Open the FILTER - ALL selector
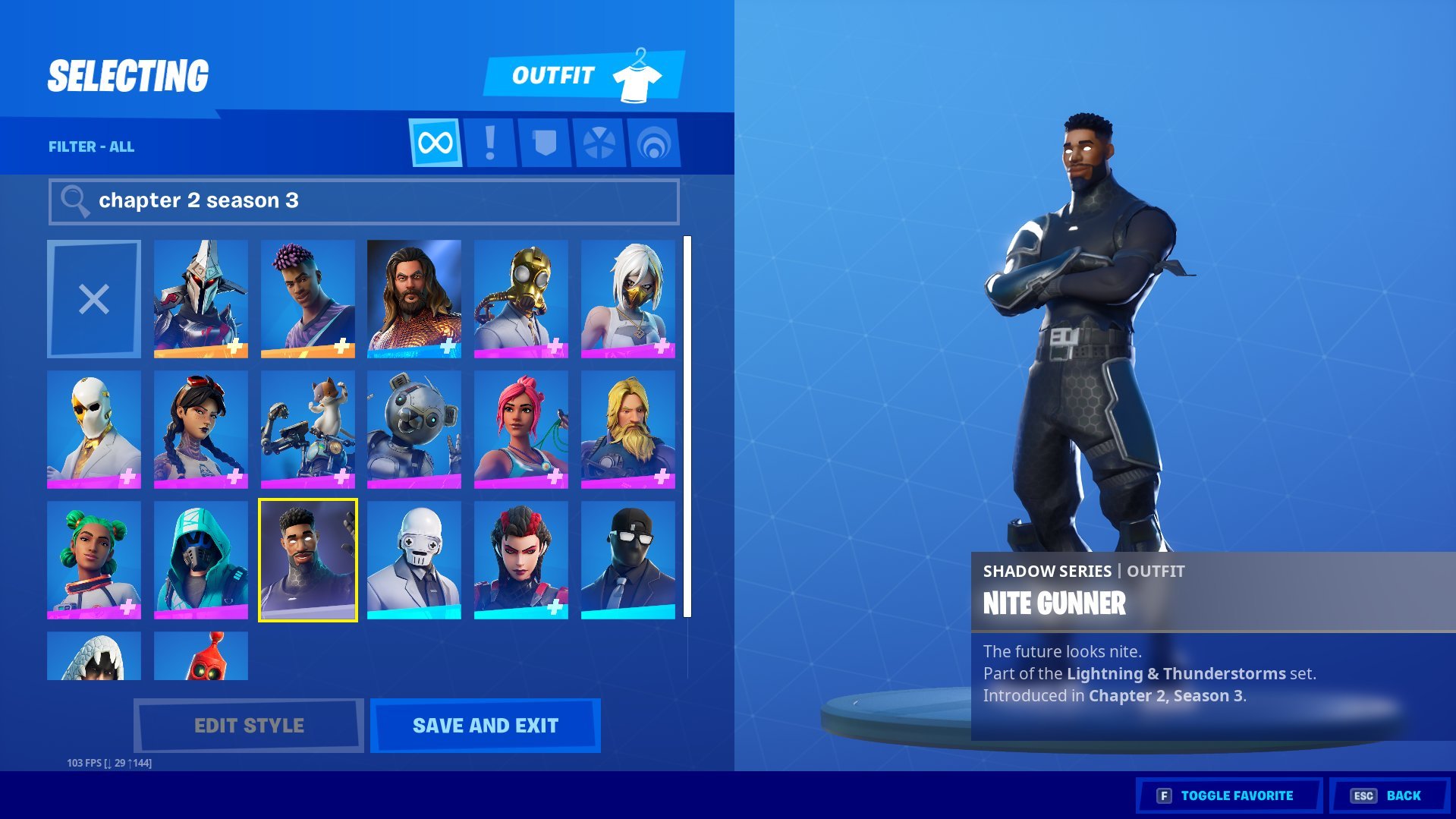Image resolution: width=1456 pixels, height=819 pixels. pos(91,146)
